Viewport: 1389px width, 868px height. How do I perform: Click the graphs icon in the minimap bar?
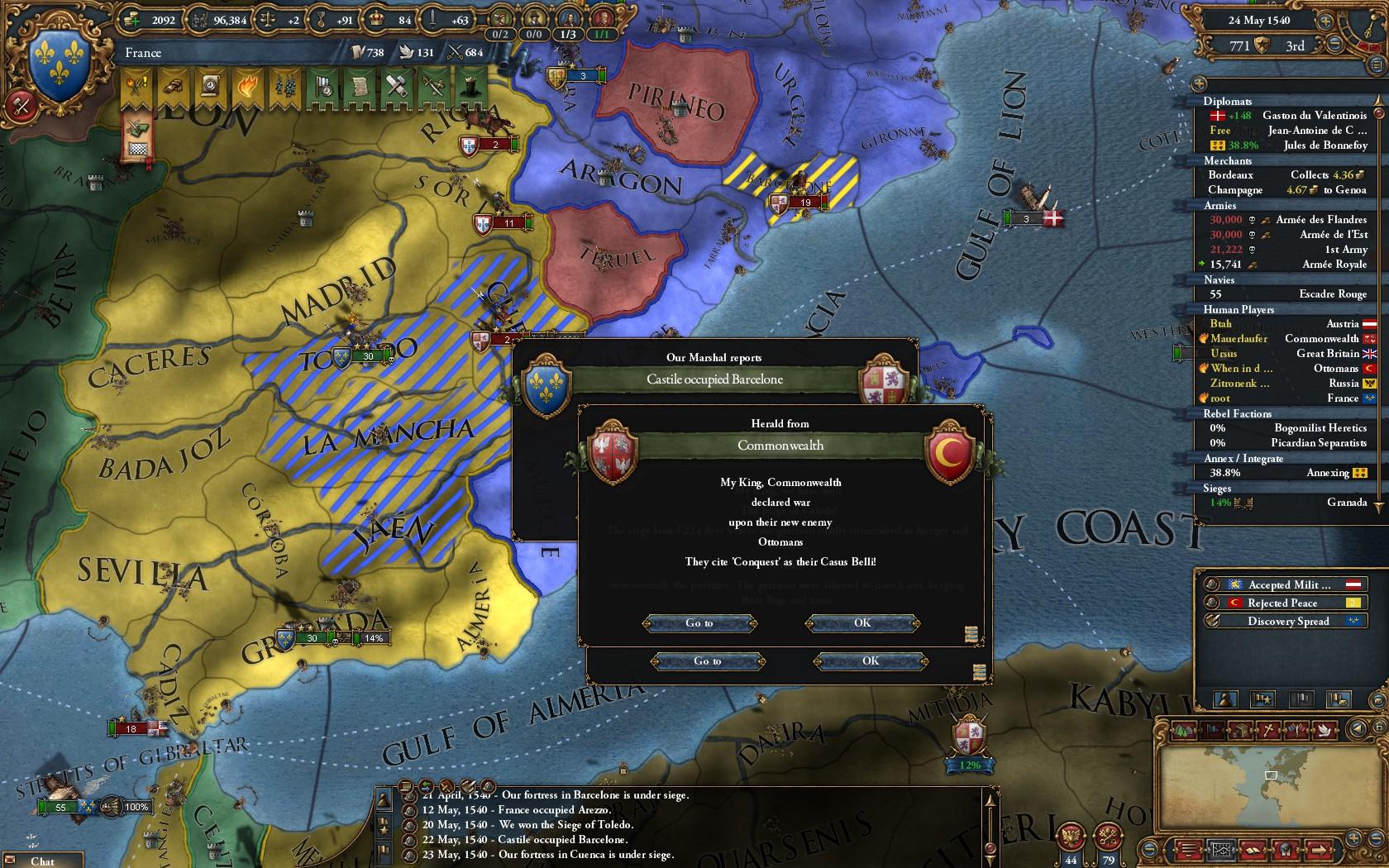coord(1222,849)
